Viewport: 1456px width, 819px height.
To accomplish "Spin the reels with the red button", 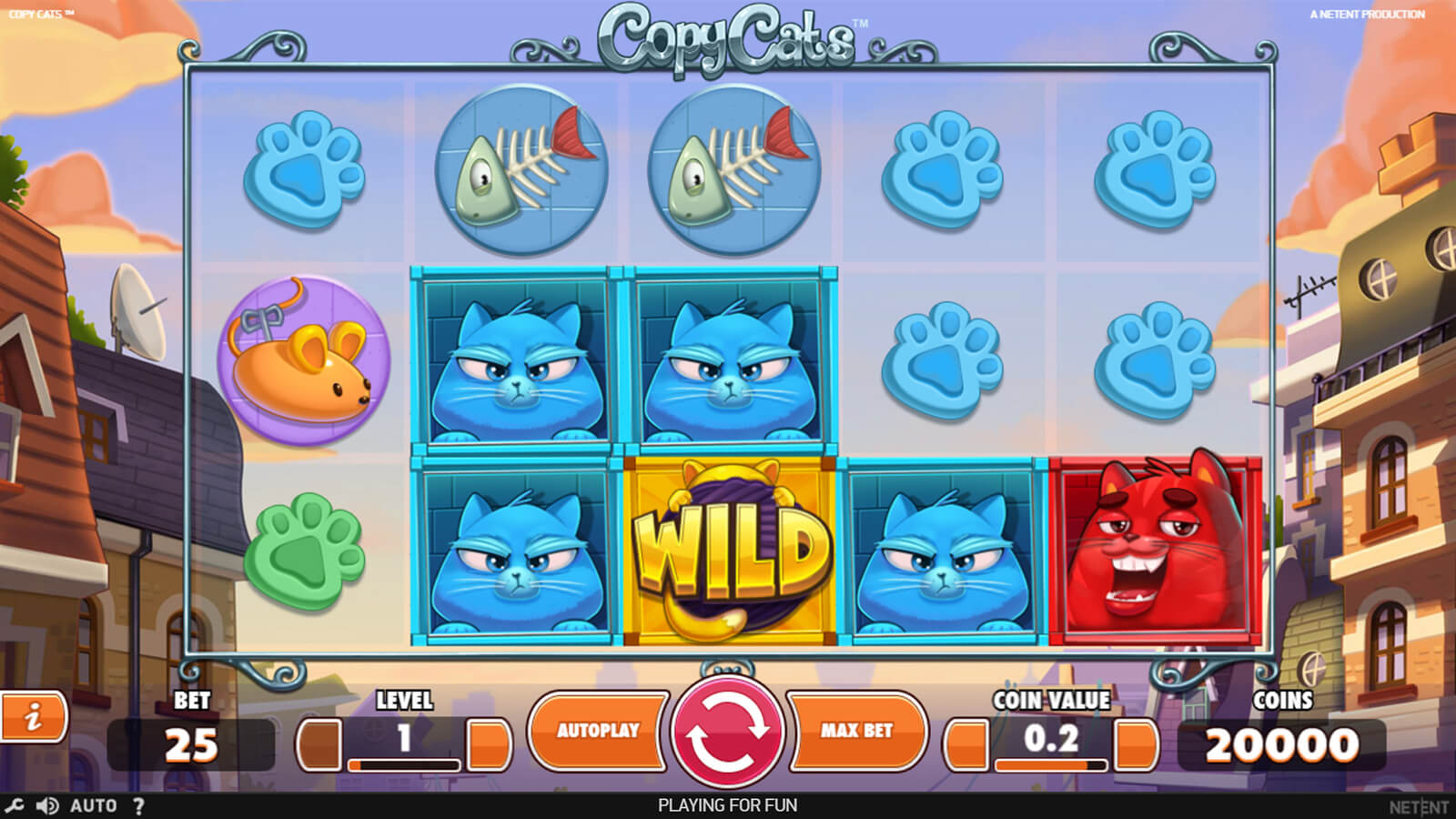I will 727,731.
